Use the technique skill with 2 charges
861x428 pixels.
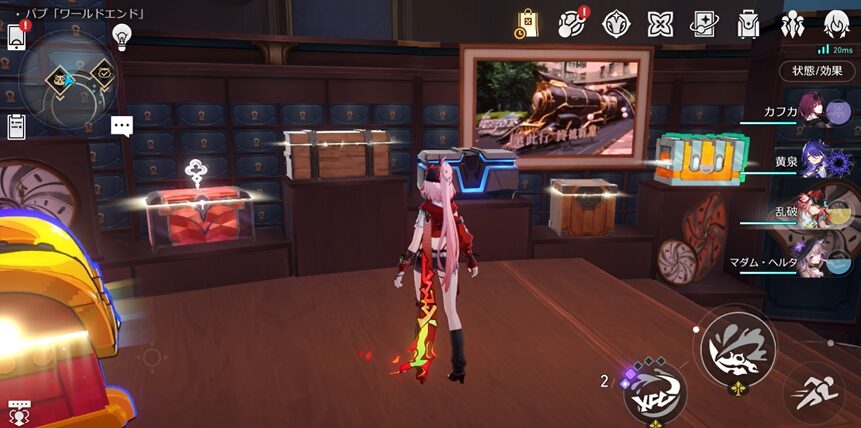(x=656, y=391)
